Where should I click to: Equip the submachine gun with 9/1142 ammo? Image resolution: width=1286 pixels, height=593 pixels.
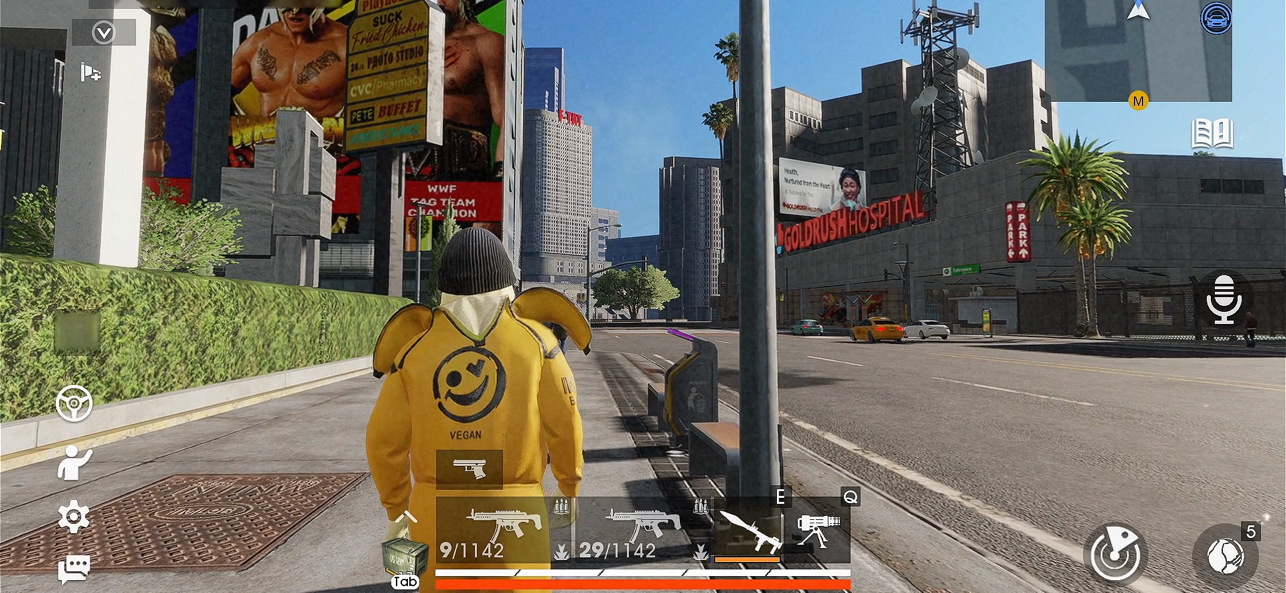click(494, 531)
